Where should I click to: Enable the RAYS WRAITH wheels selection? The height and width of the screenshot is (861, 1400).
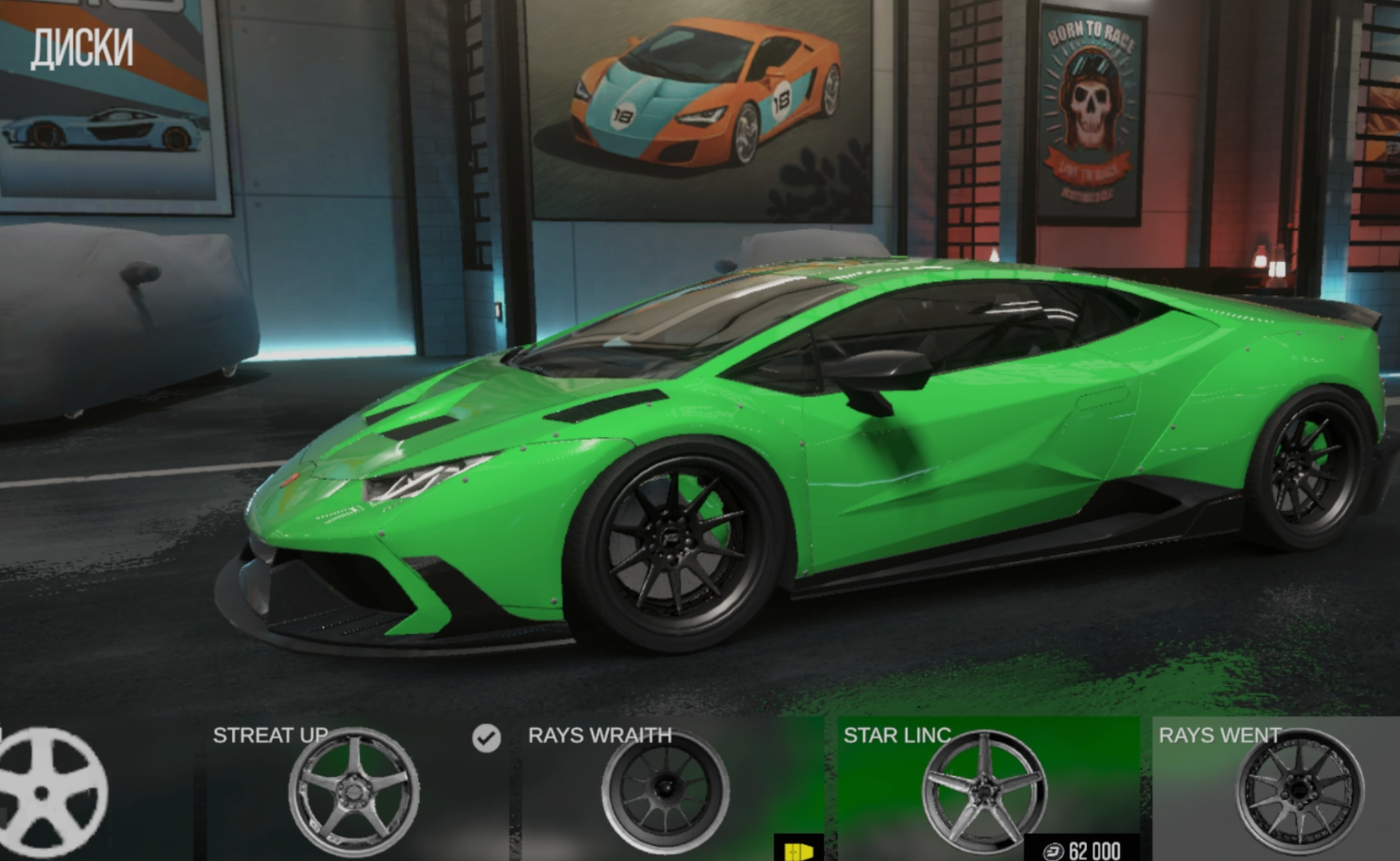coord(667,788)
